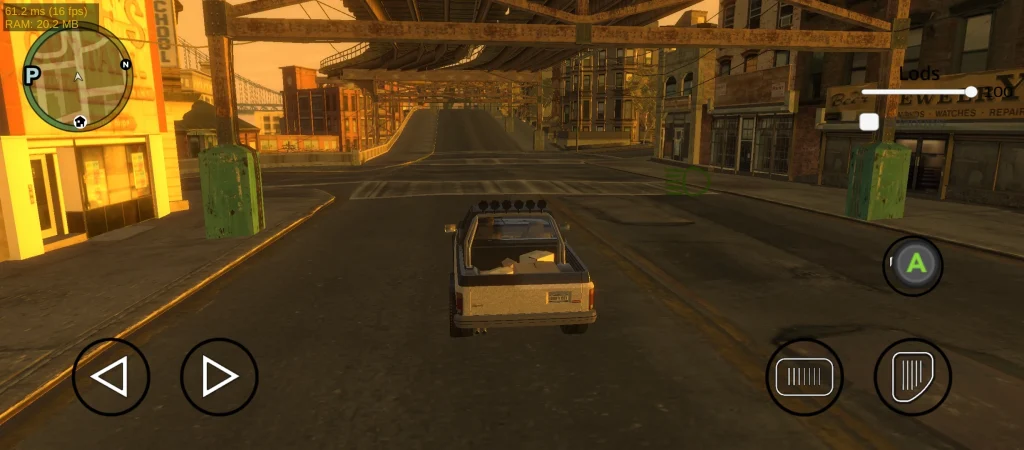Toggle the white checkbox below Lods slider
Screen dimensions: 1024x450
(x=869, y=121)
